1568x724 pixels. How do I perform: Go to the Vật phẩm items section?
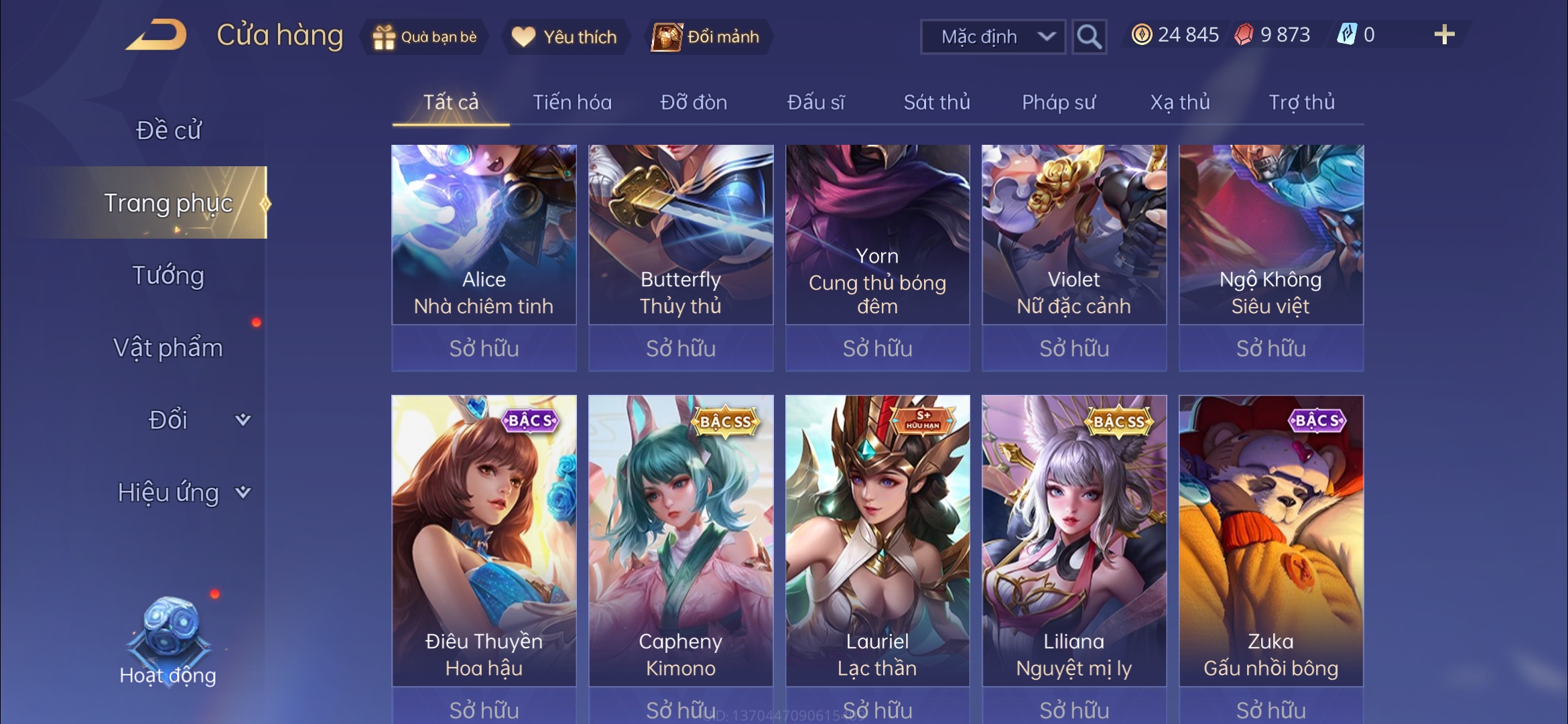[168, 348]
